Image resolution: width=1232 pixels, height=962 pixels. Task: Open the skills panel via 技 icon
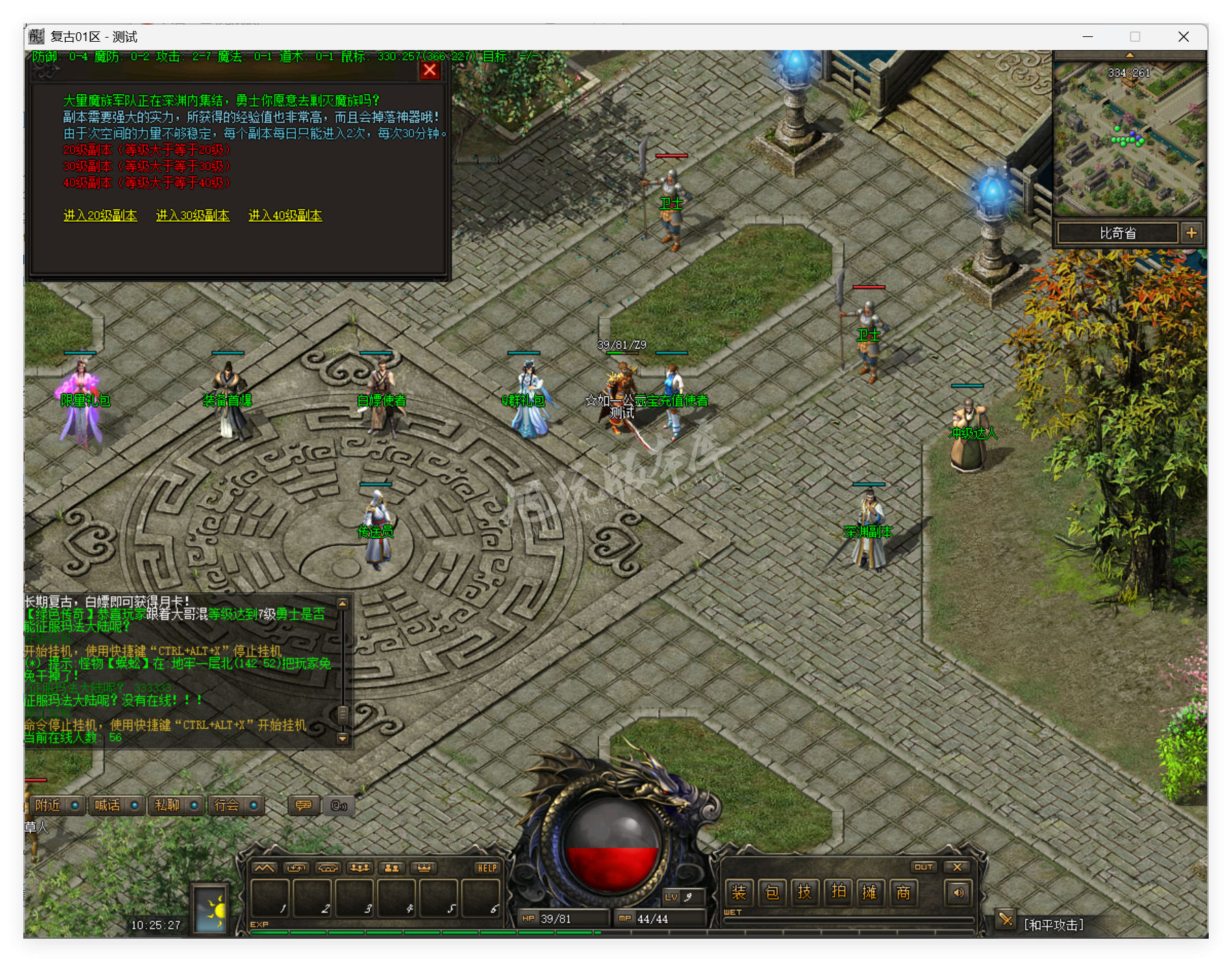(806, 893)
